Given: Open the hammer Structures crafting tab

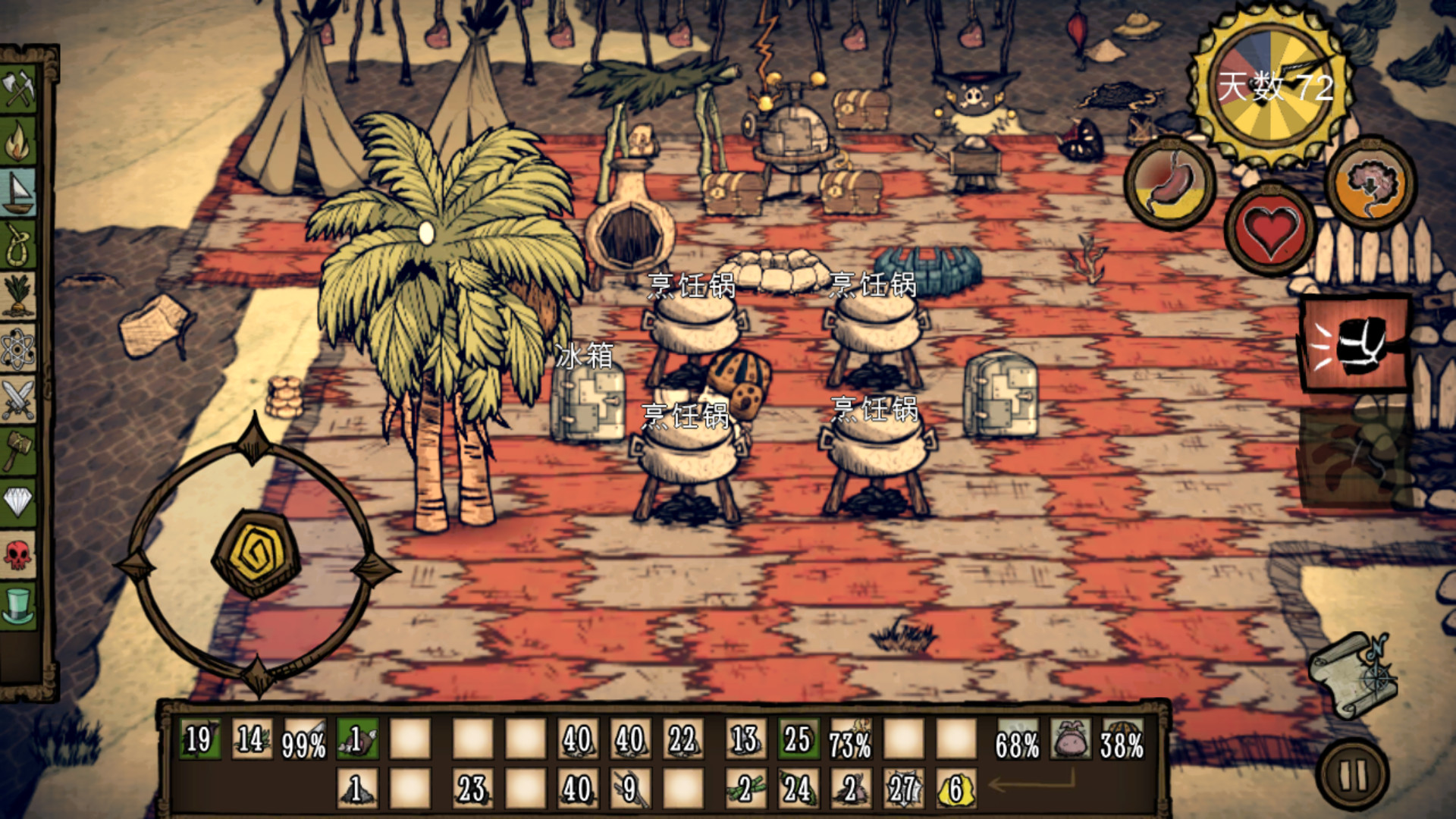Looking at the screenshot, I should (19, 450).
